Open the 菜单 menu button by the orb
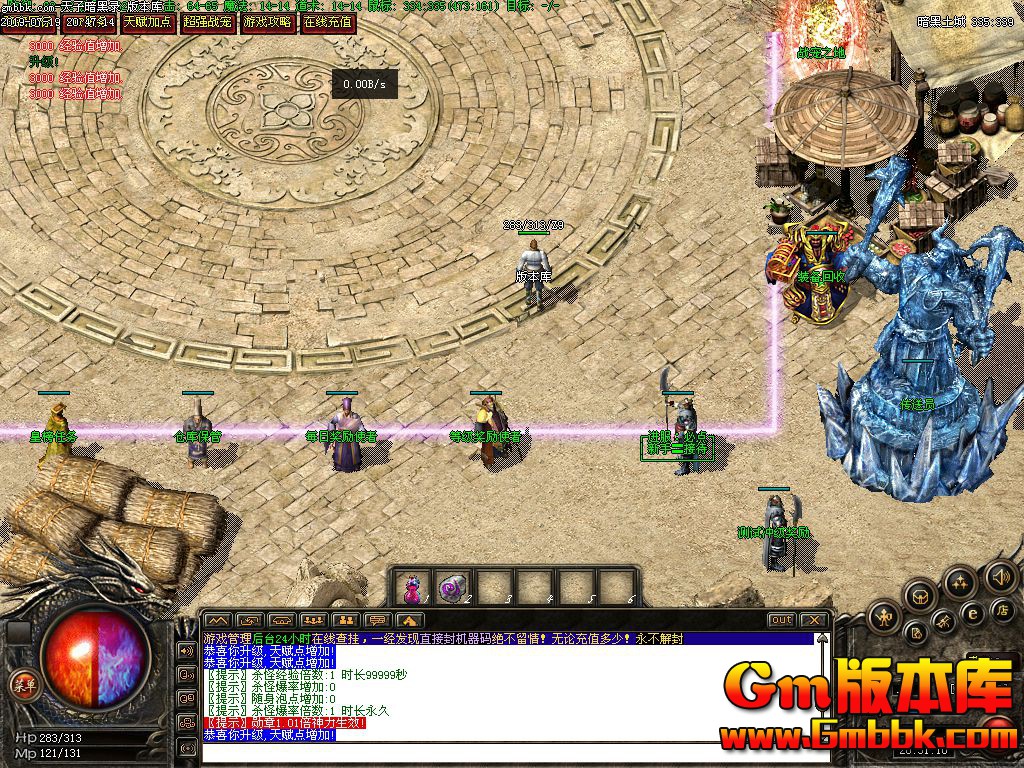 22,684
